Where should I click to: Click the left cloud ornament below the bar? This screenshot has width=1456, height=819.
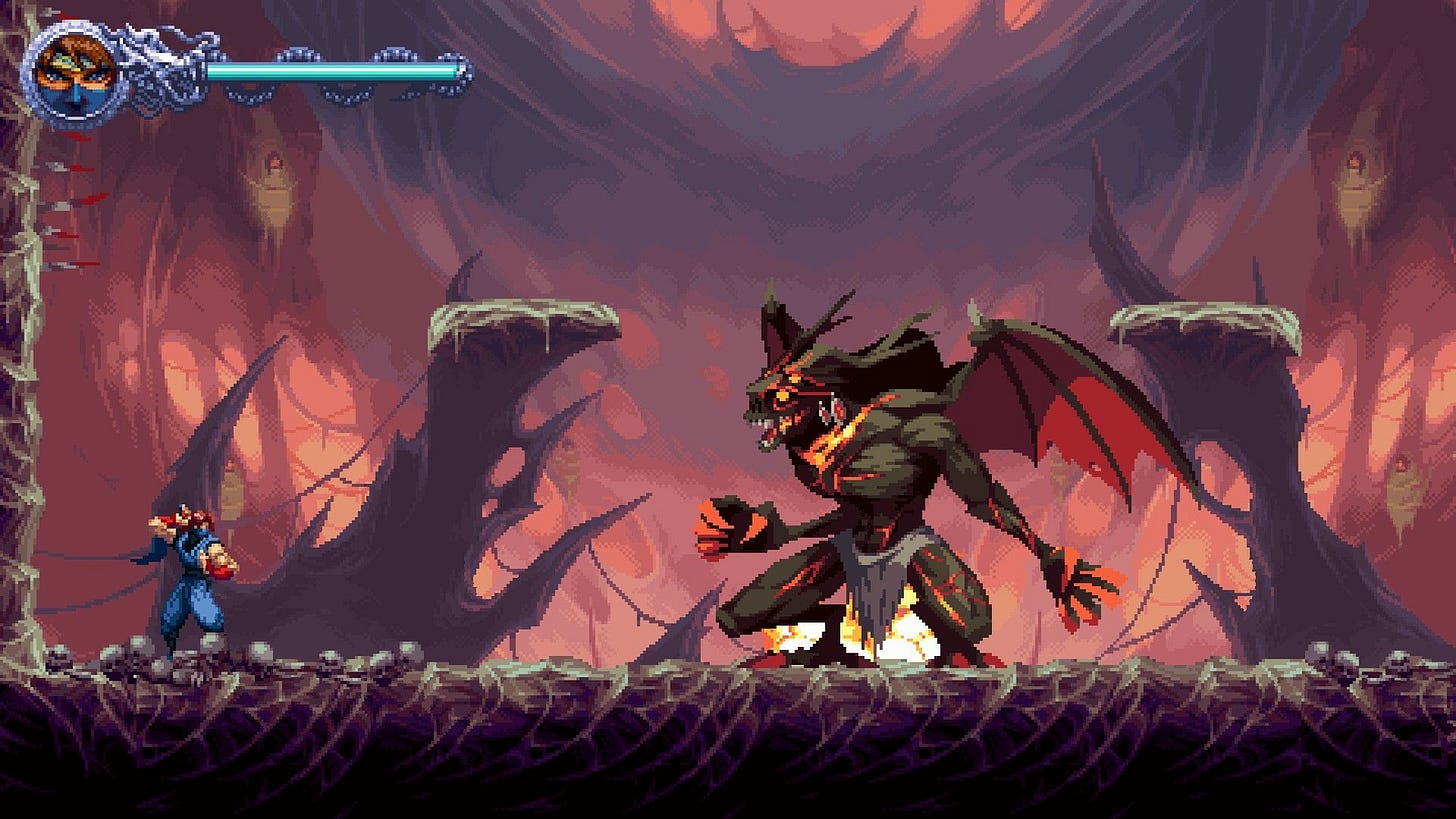click(x=253, y=93)
